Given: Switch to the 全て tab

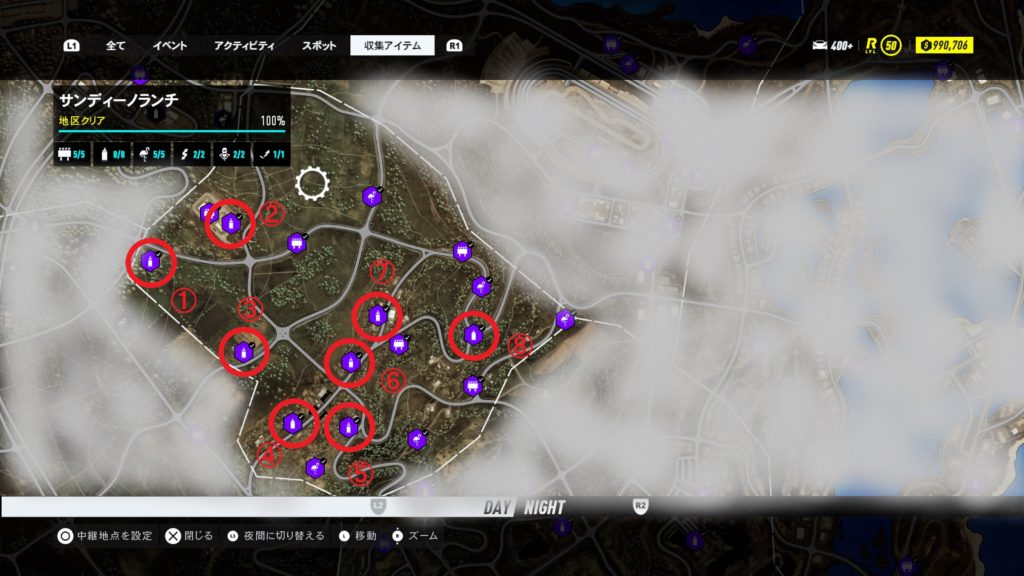Looking at the screenshot, I should [x=116, y=46].
